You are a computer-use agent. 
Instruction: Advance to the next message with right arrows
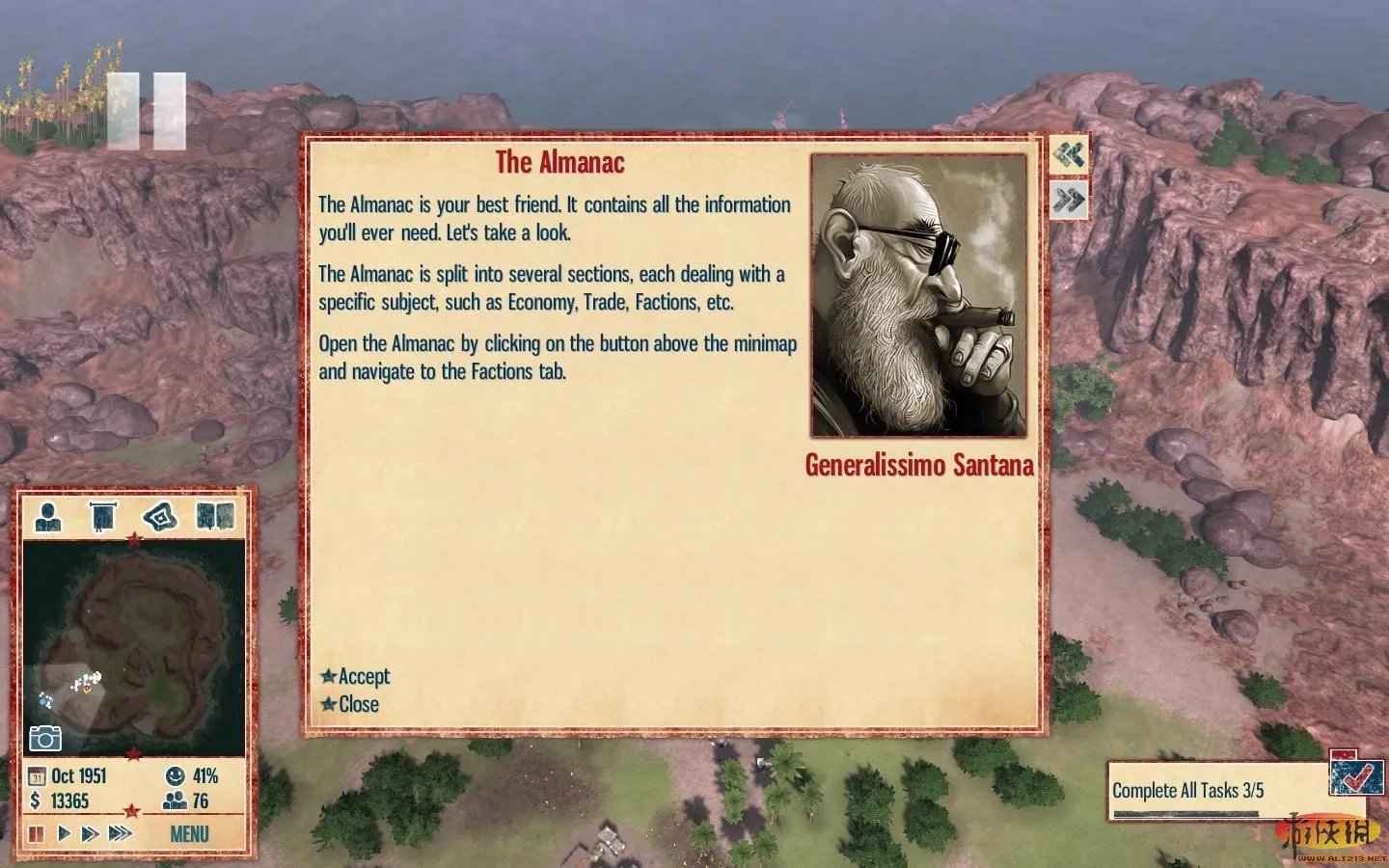point(1069,201)
